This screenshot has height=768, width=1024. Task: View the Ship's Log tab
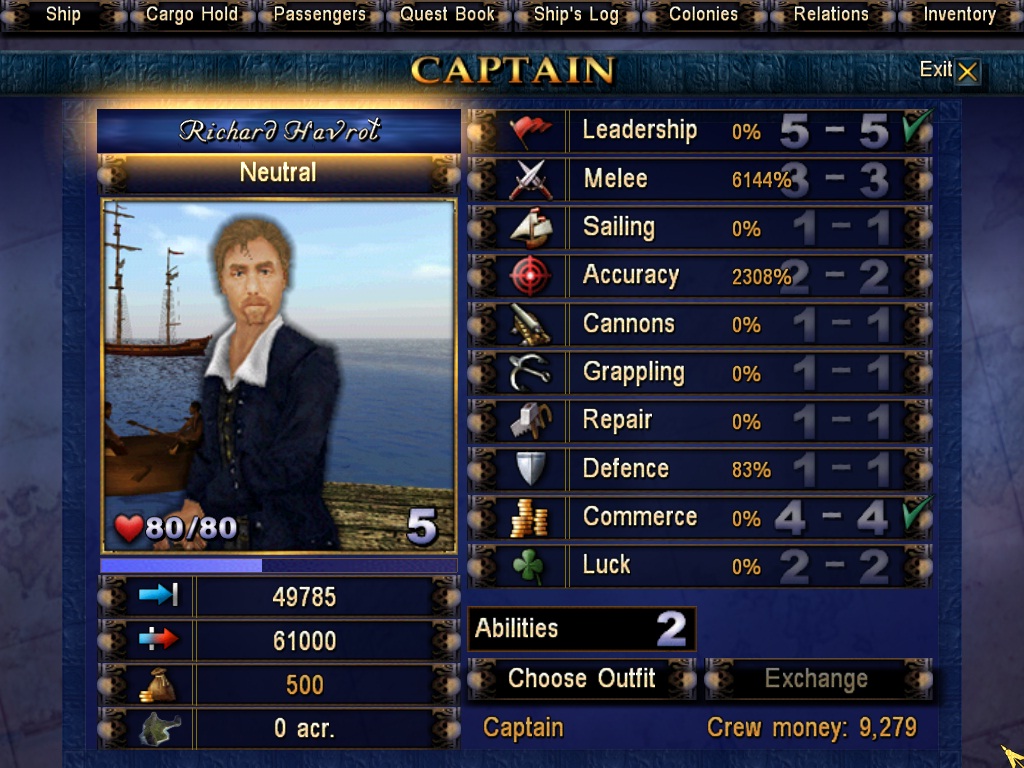coord(576,15)
